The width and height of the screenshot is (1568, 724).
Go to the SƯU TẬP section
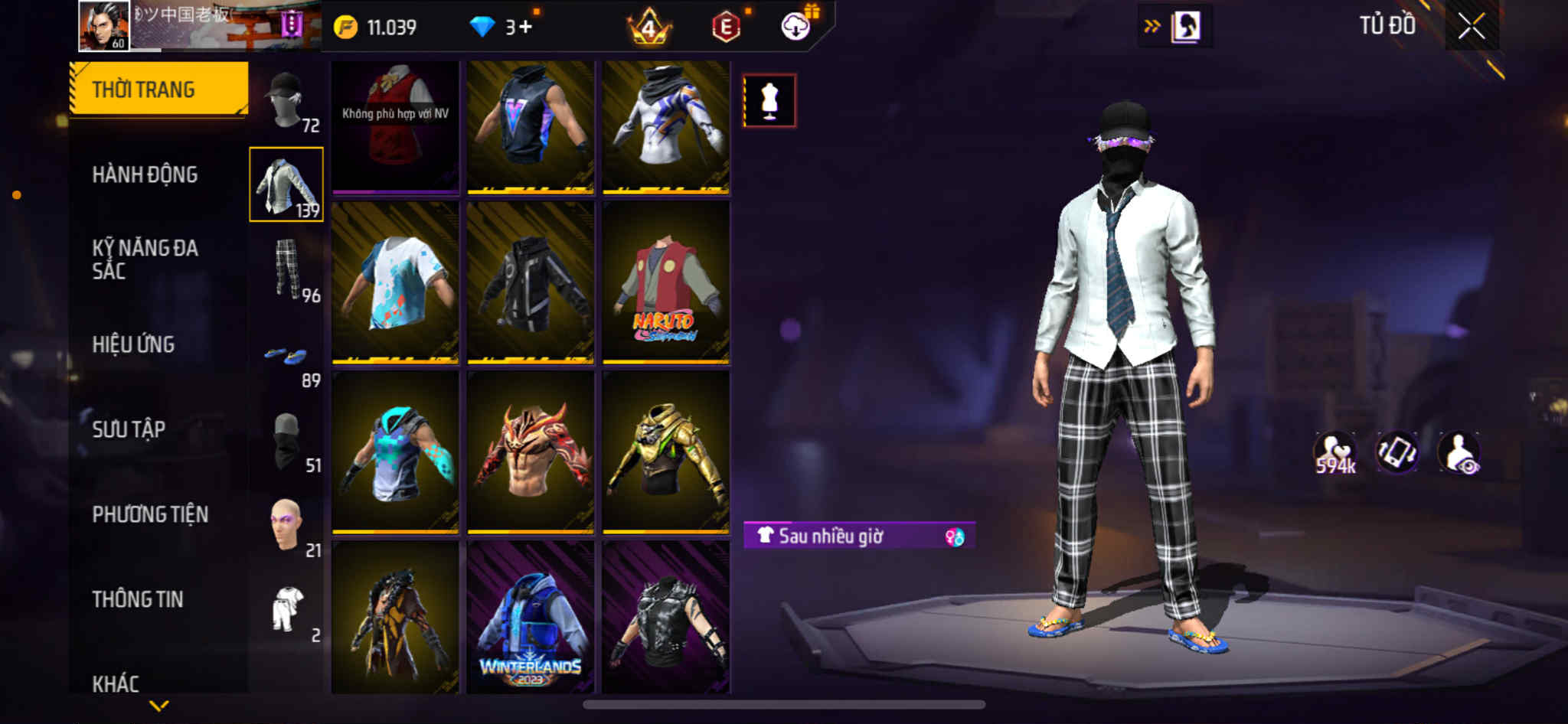tap(129, 429)
